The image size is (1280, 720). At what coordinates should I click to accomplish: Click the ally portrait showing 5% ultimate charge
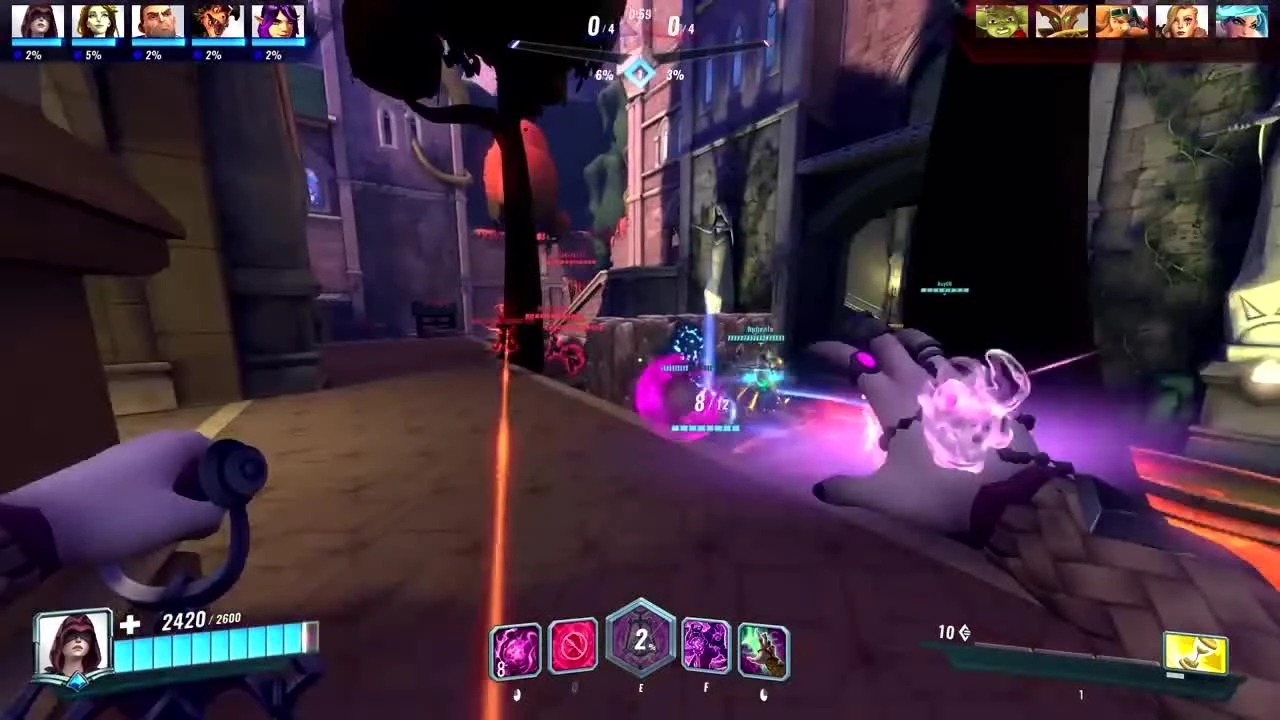point(97,22)
